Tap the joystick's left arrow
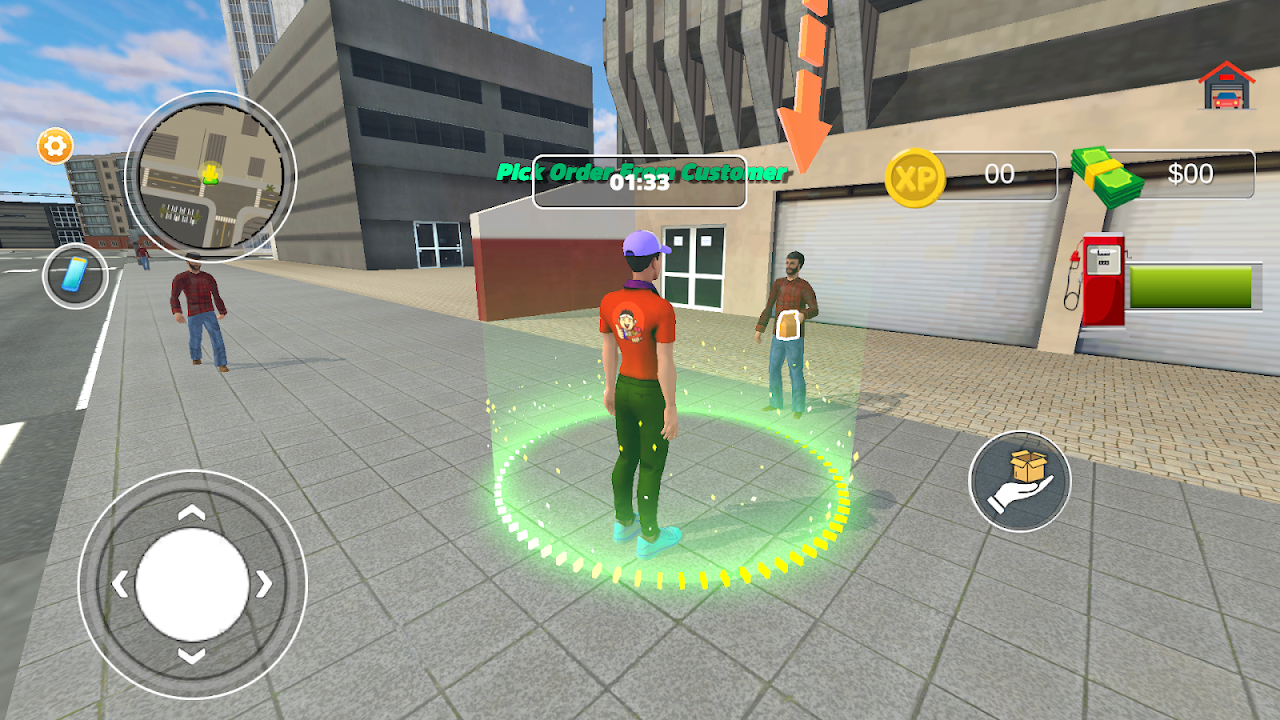 coord(120,584)
